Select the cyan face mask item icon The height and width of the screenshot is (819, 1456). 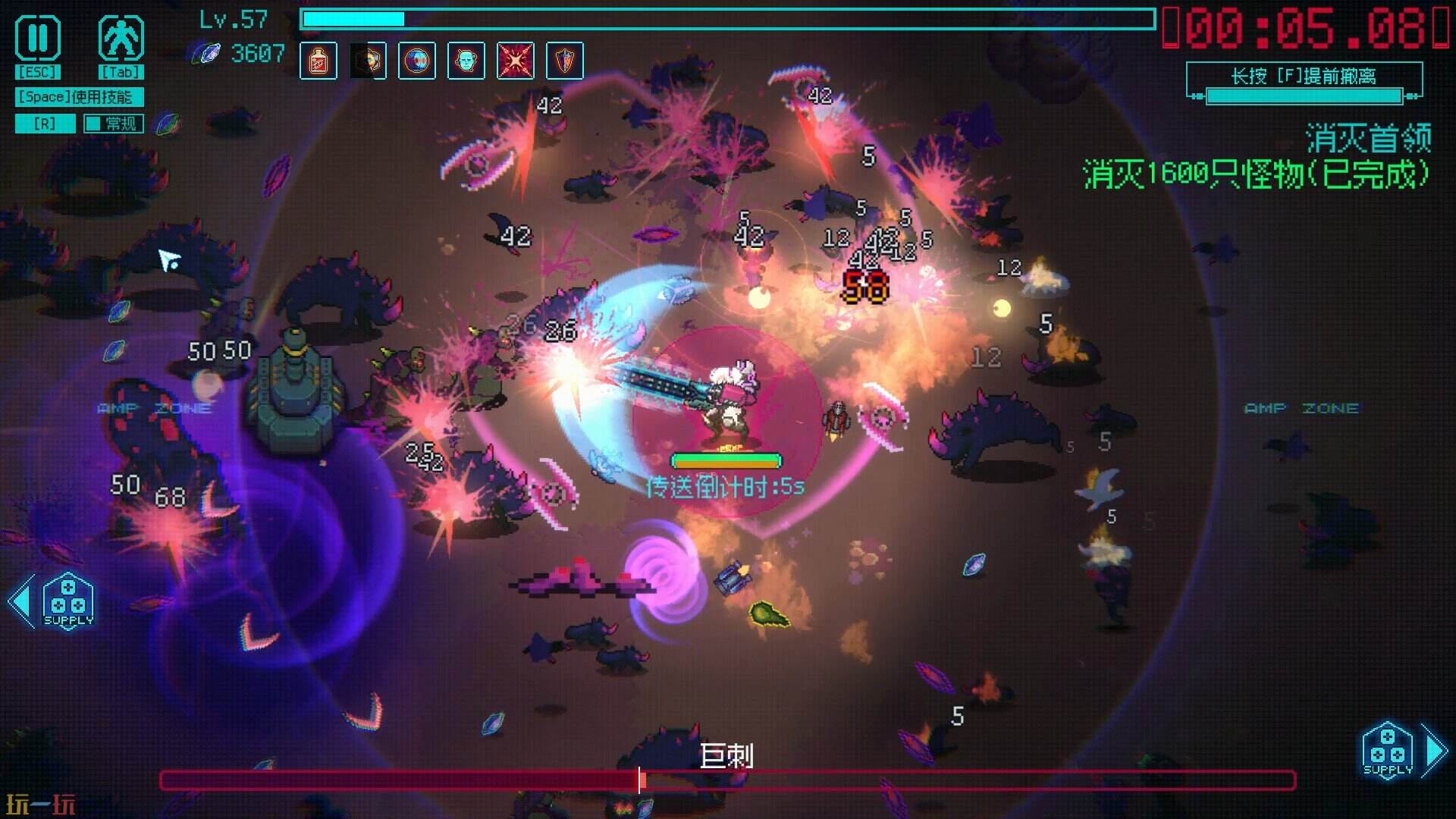click(466, 61)
